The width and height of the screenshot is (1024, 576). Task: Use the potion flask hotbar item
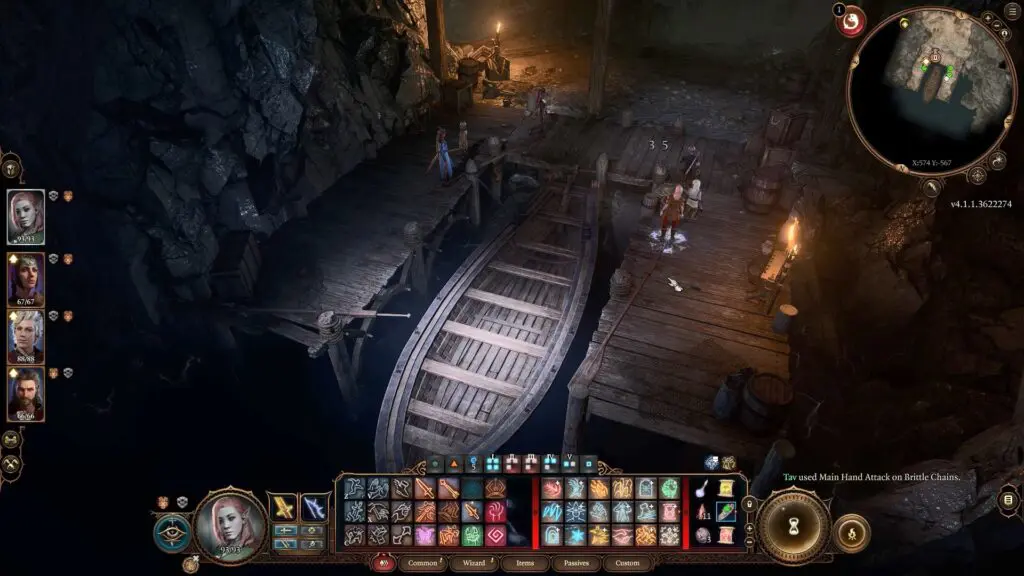point(701,489)
